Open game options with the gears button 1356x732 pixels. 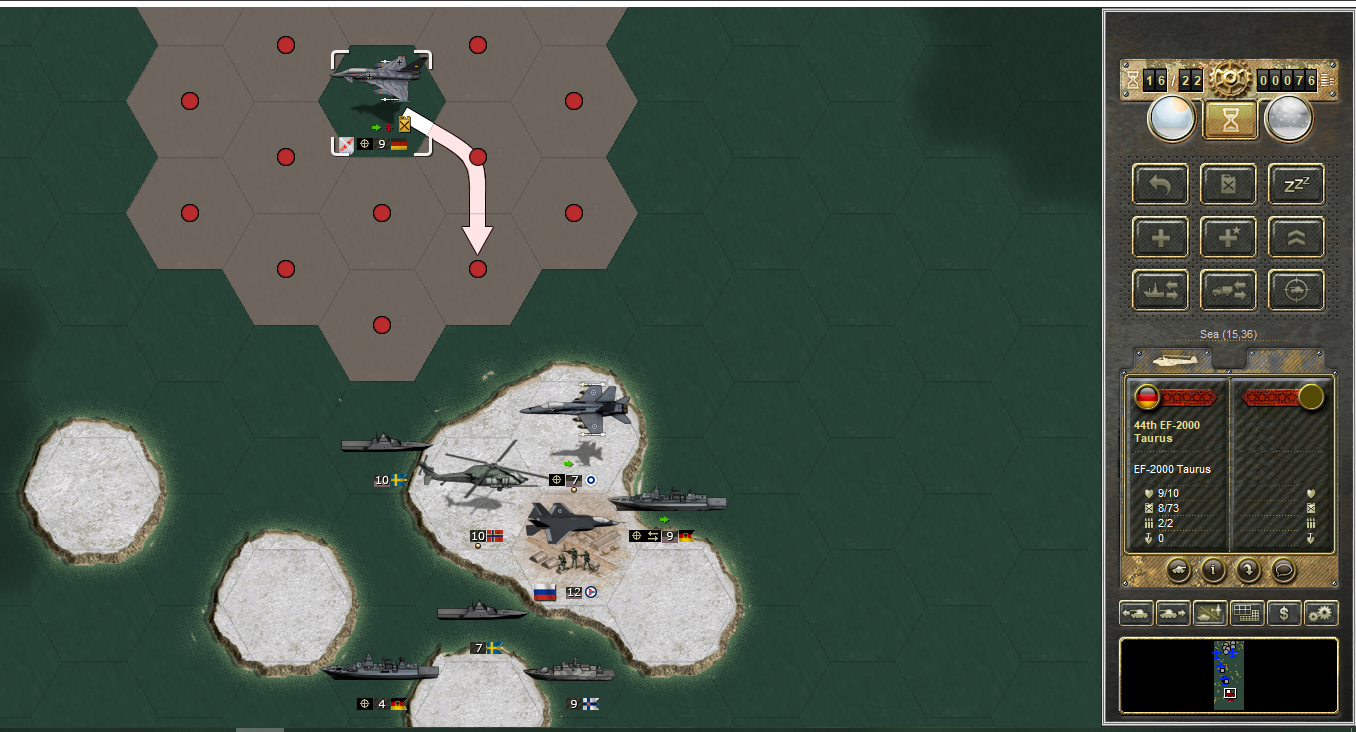click(1321, 613)
